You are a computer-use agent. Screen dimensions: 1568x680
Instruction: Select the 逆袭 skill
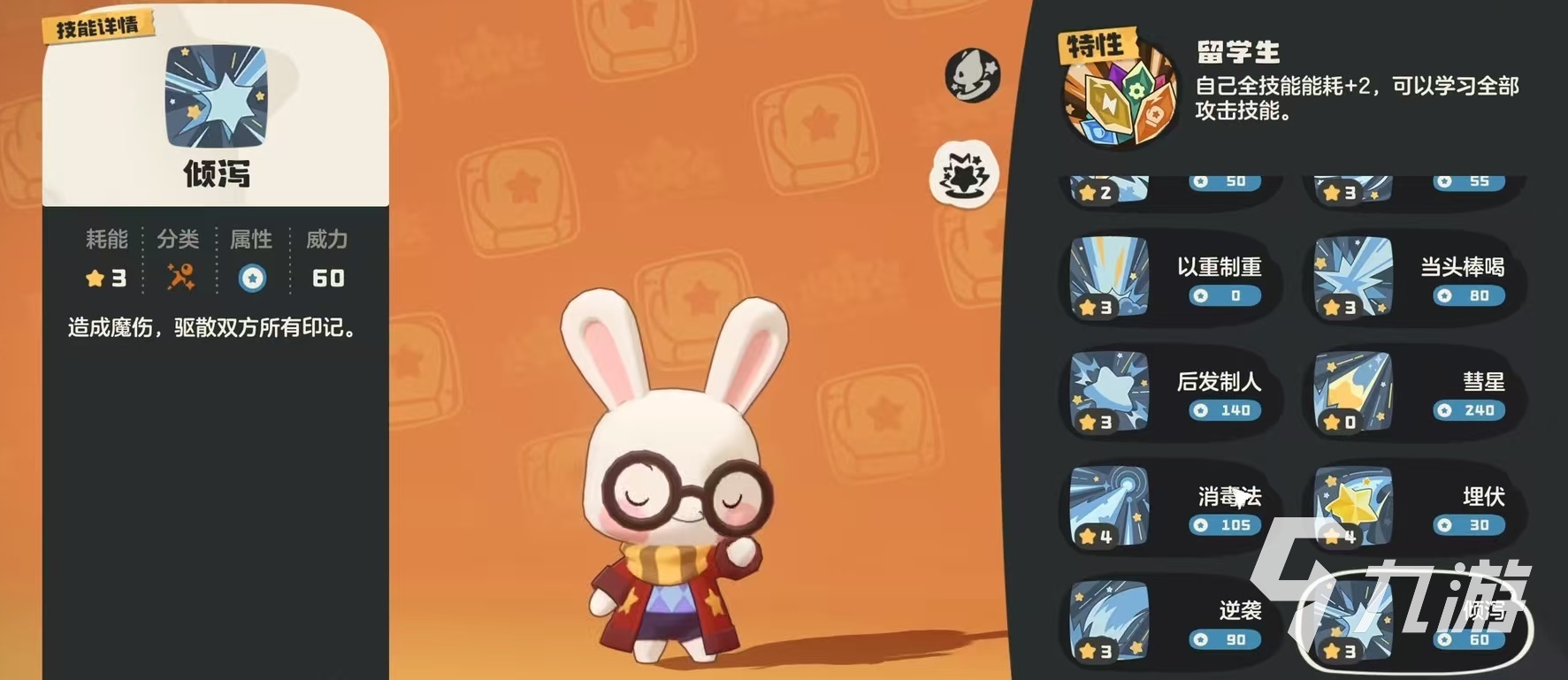1167,623
